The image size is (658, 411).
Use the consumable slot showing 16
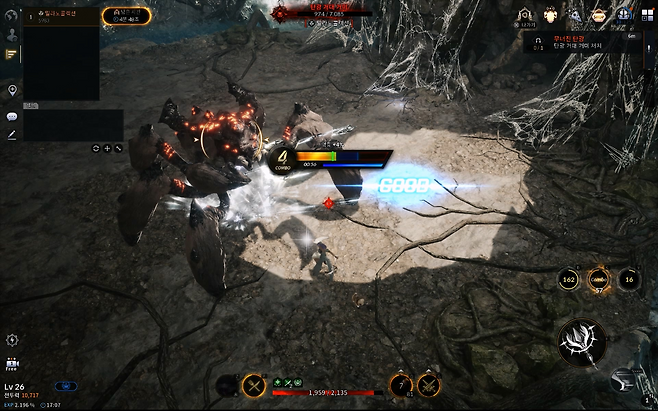pyautogui.click(x=628, y=280)
